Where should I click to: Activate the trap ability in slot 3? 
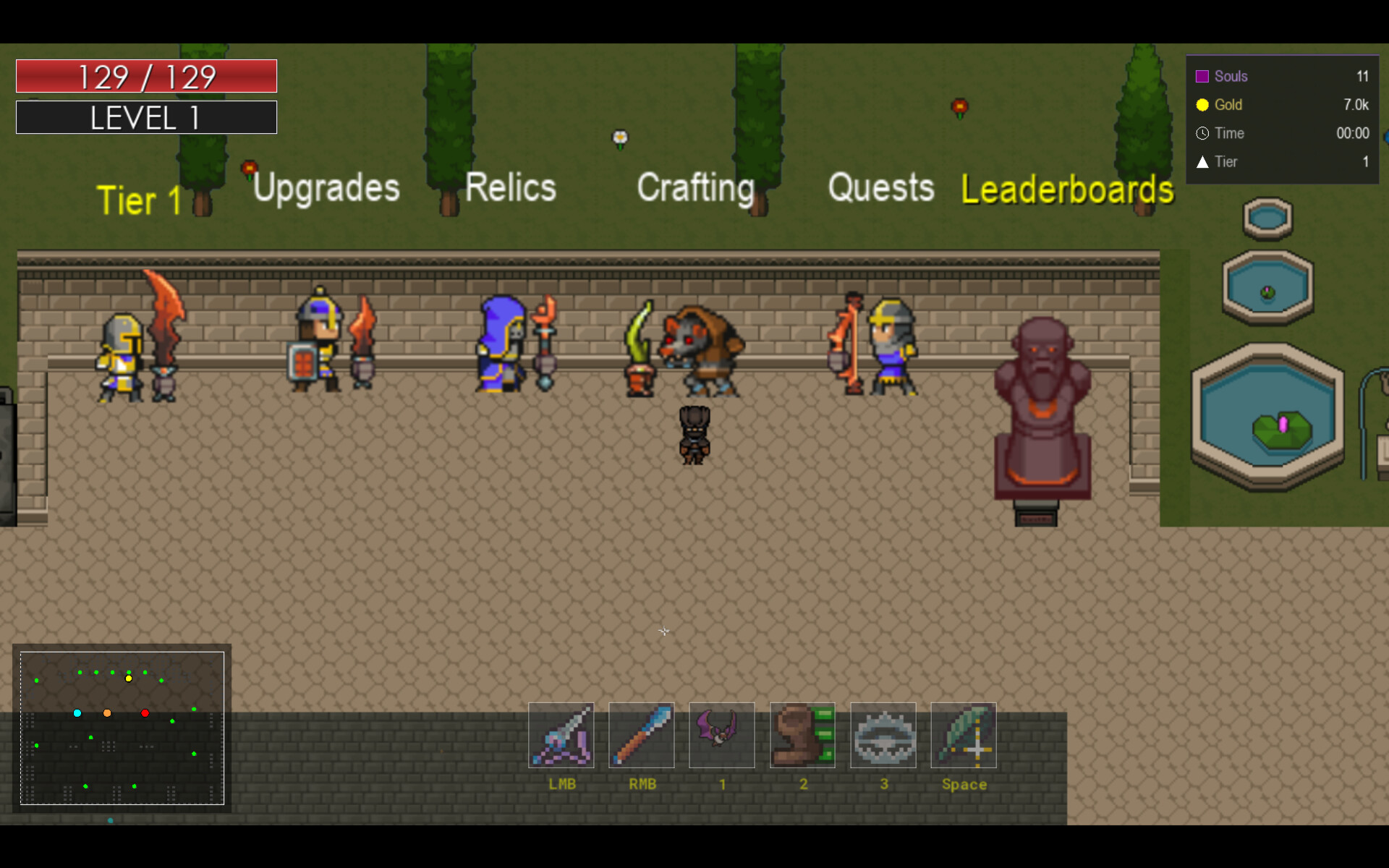(883, 736)
